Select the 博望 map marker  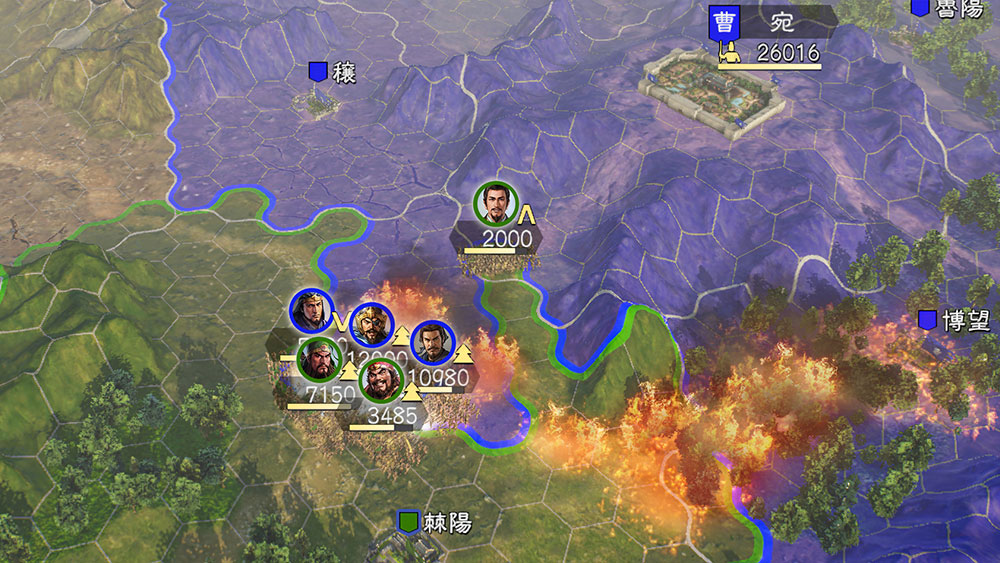pyautogui.click(x=928, y=320)
